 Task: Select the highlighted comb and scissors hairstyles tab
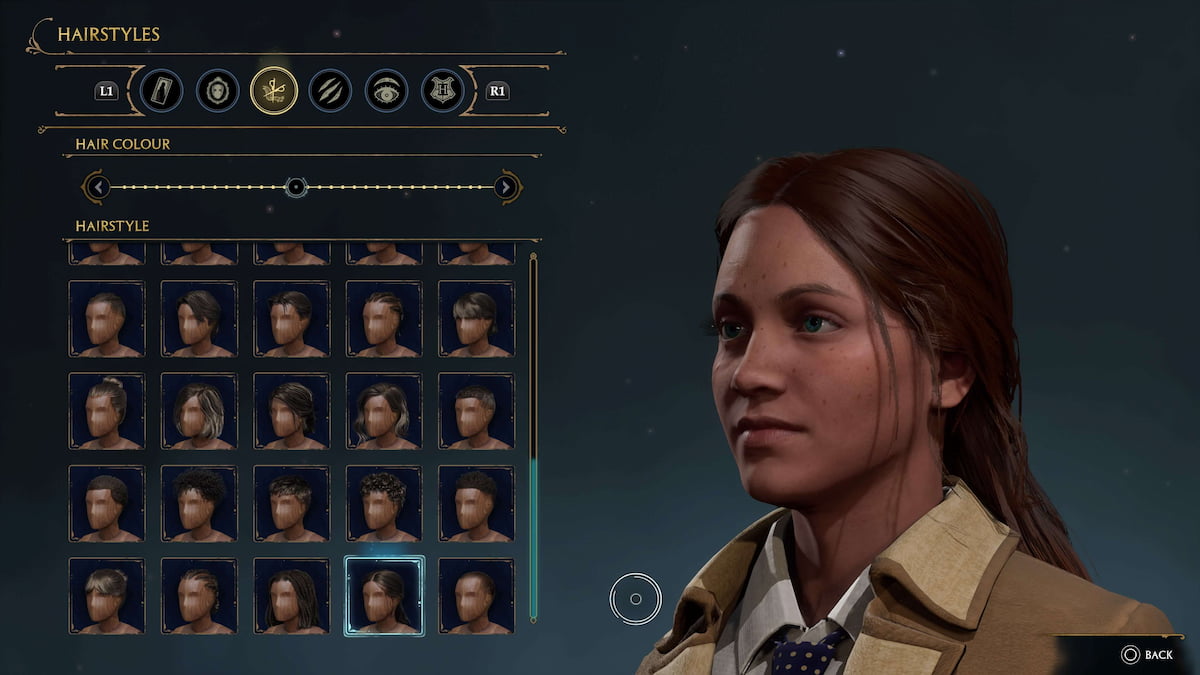[274, 91]
